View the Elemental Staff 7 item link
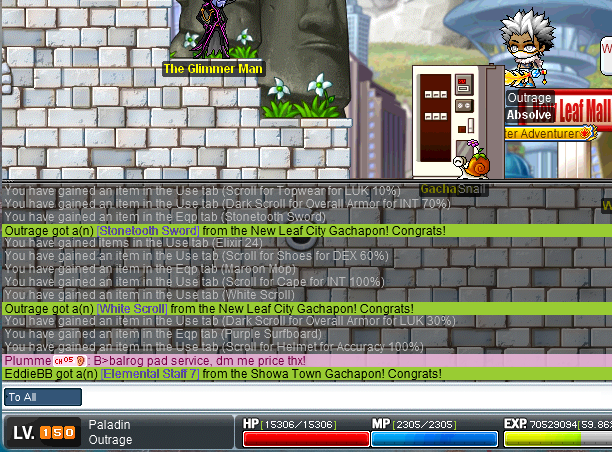Screen dimensions: 612x452 [150, 373]
